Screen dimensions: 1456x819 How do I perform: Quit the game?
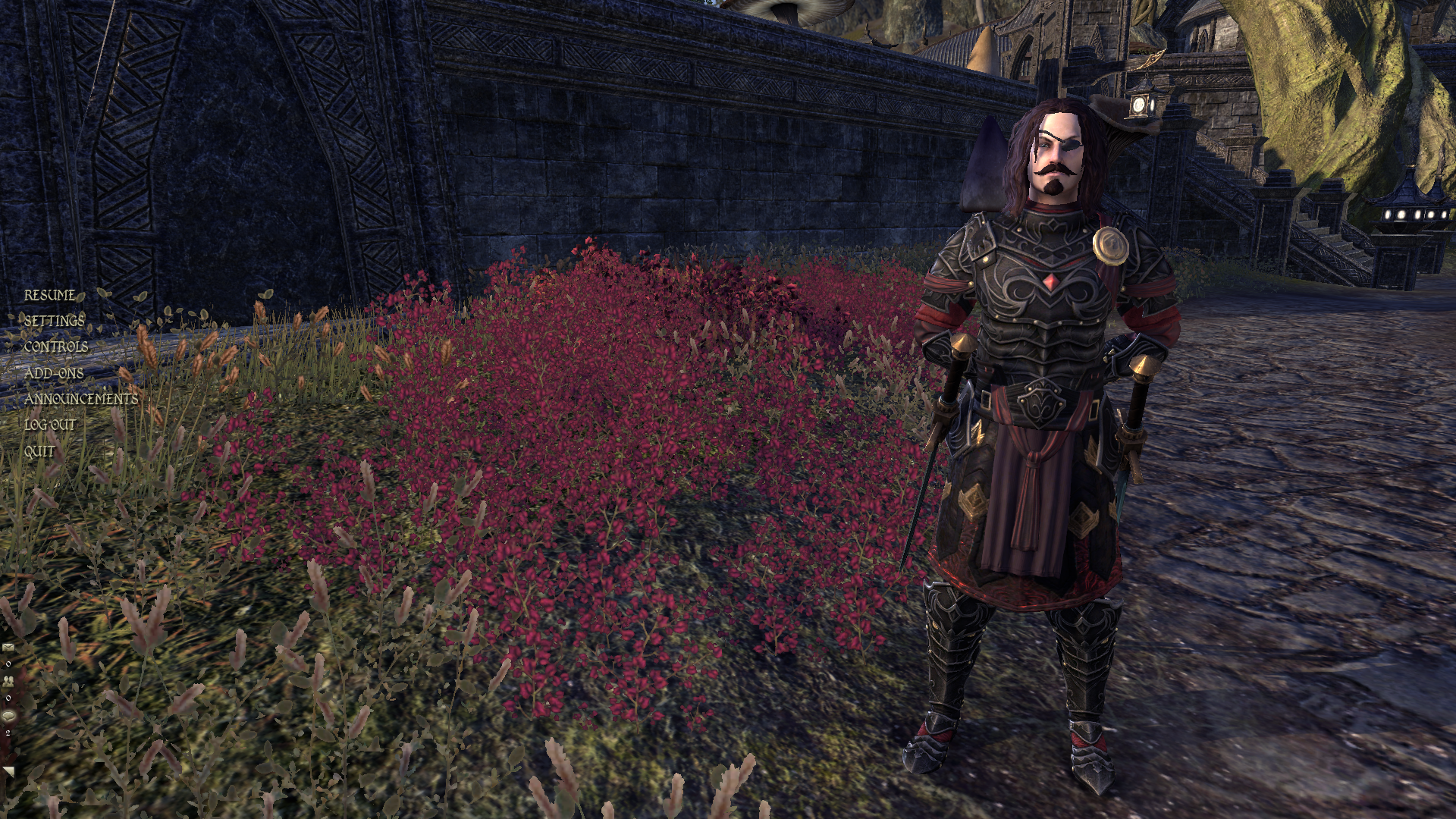pos(39,451)
